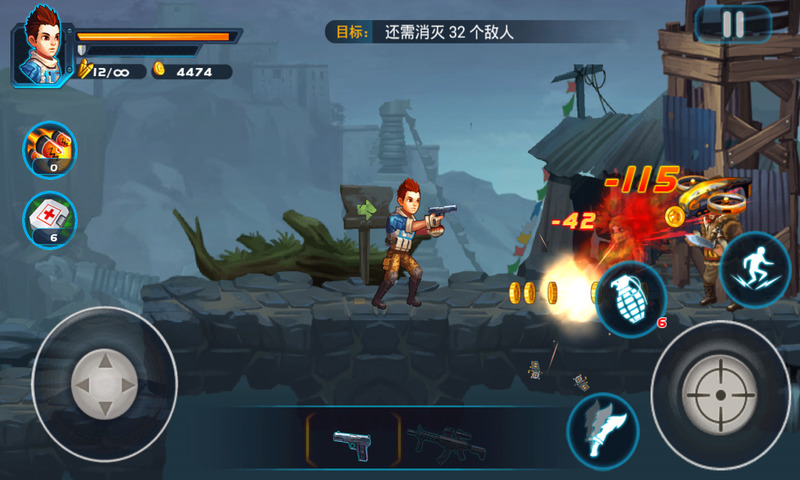Tap the movement directional pad
Image resolution: width=800 pixels, height=480 pixels.
click(104, 383)
